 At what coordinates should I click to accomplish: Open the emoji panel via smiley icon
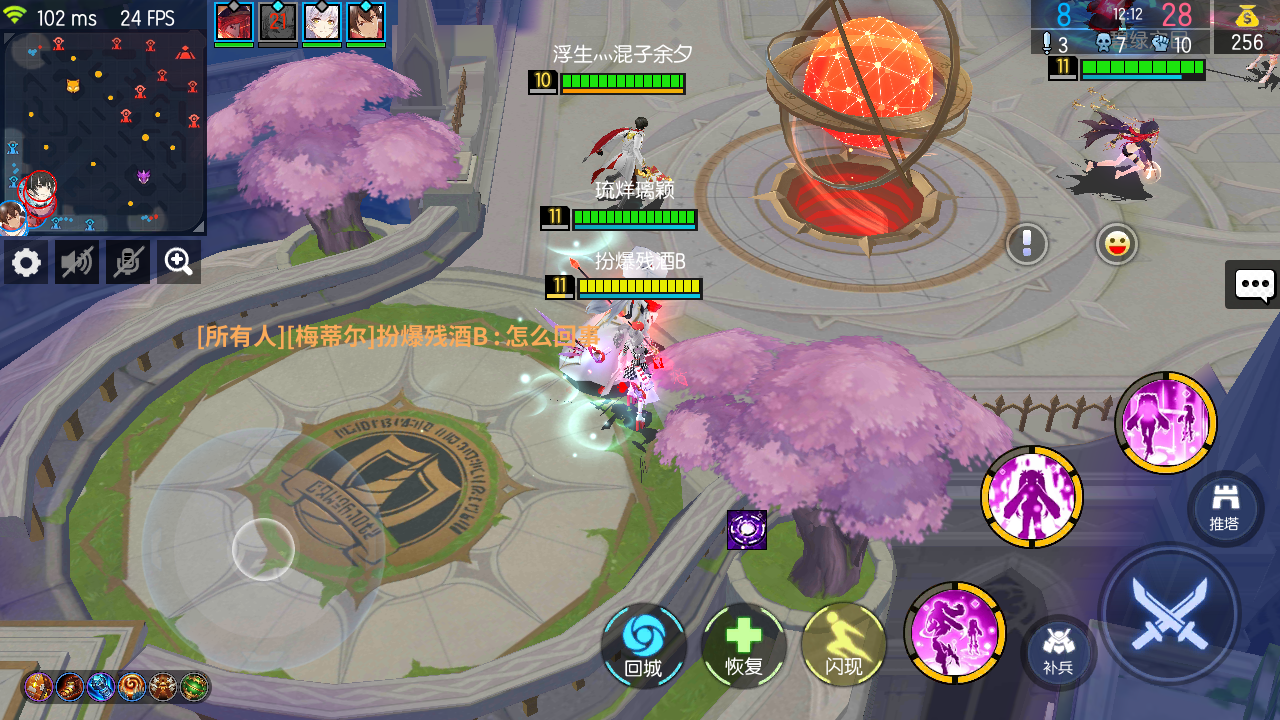1112,245
